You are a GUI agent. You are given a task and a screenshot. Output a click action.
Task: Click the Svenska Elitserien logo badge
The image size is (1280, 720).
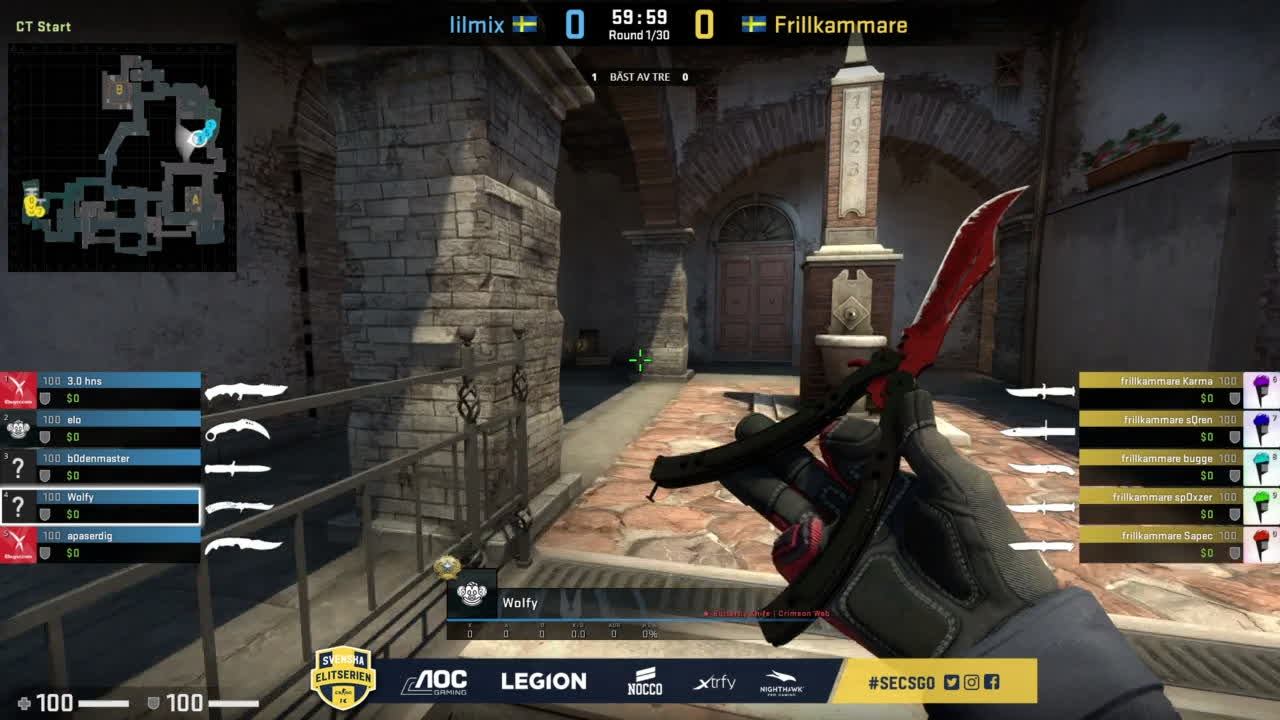(343, 677)
